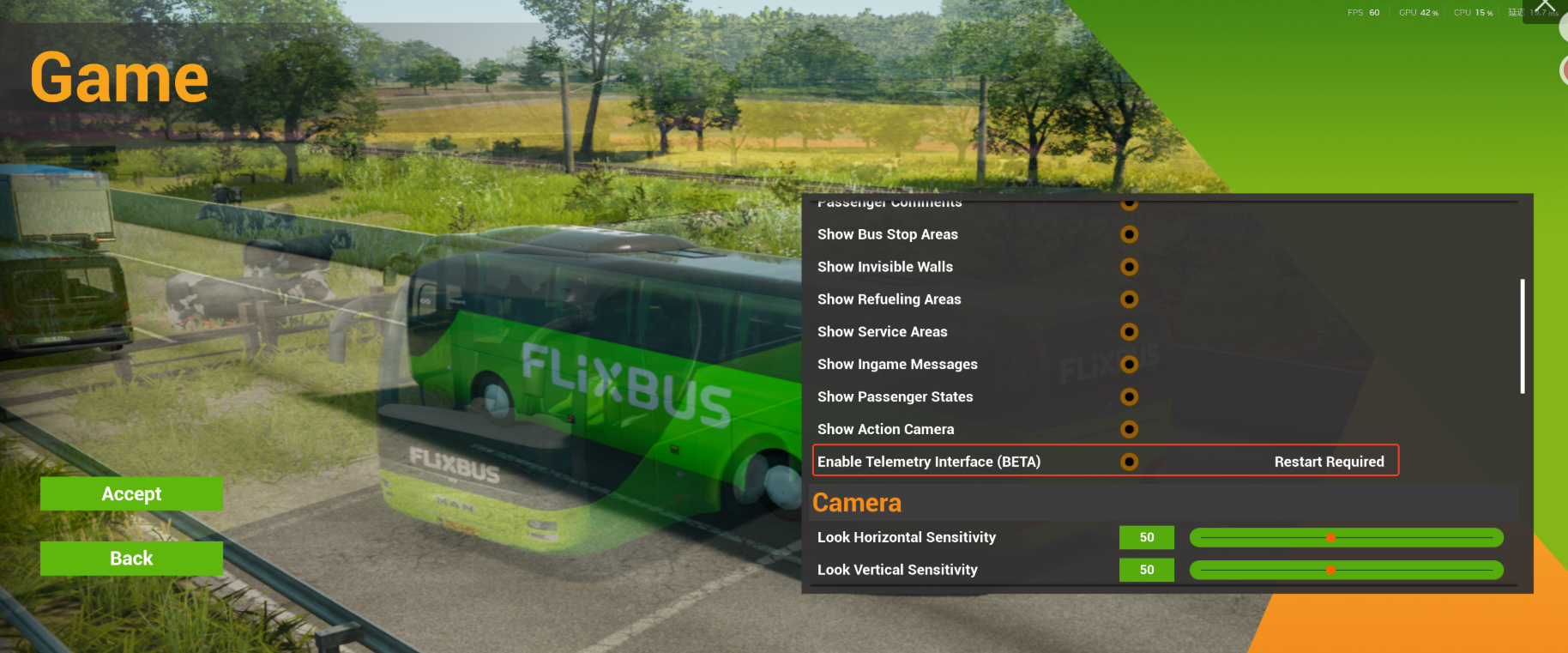Toggle Show Bus Stop Areas option
This screenshot has width=1568, height=653.
point(1130,234)
